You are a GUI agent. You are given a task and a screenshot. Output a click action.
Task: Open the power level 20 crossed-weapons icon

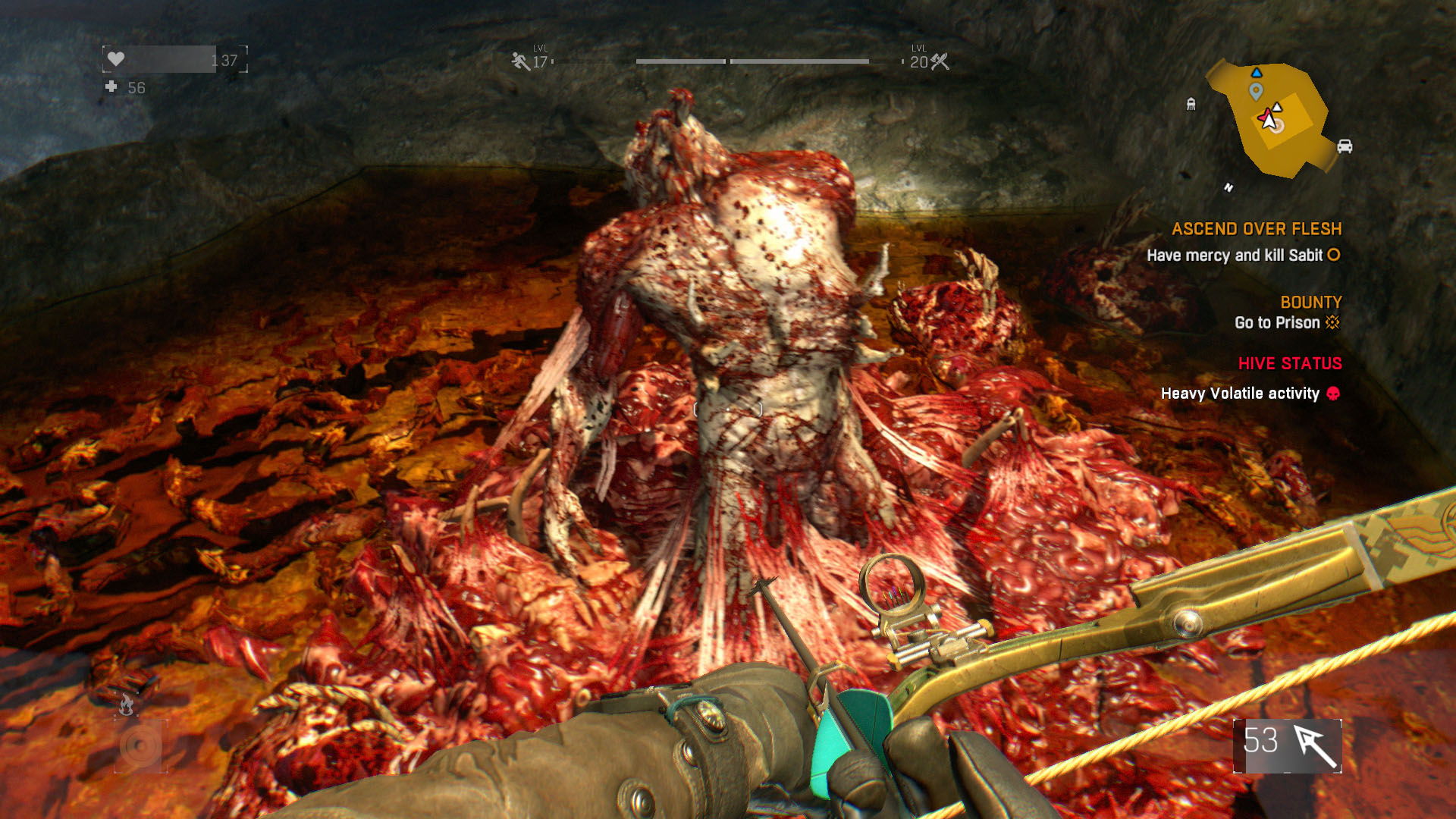940,61
